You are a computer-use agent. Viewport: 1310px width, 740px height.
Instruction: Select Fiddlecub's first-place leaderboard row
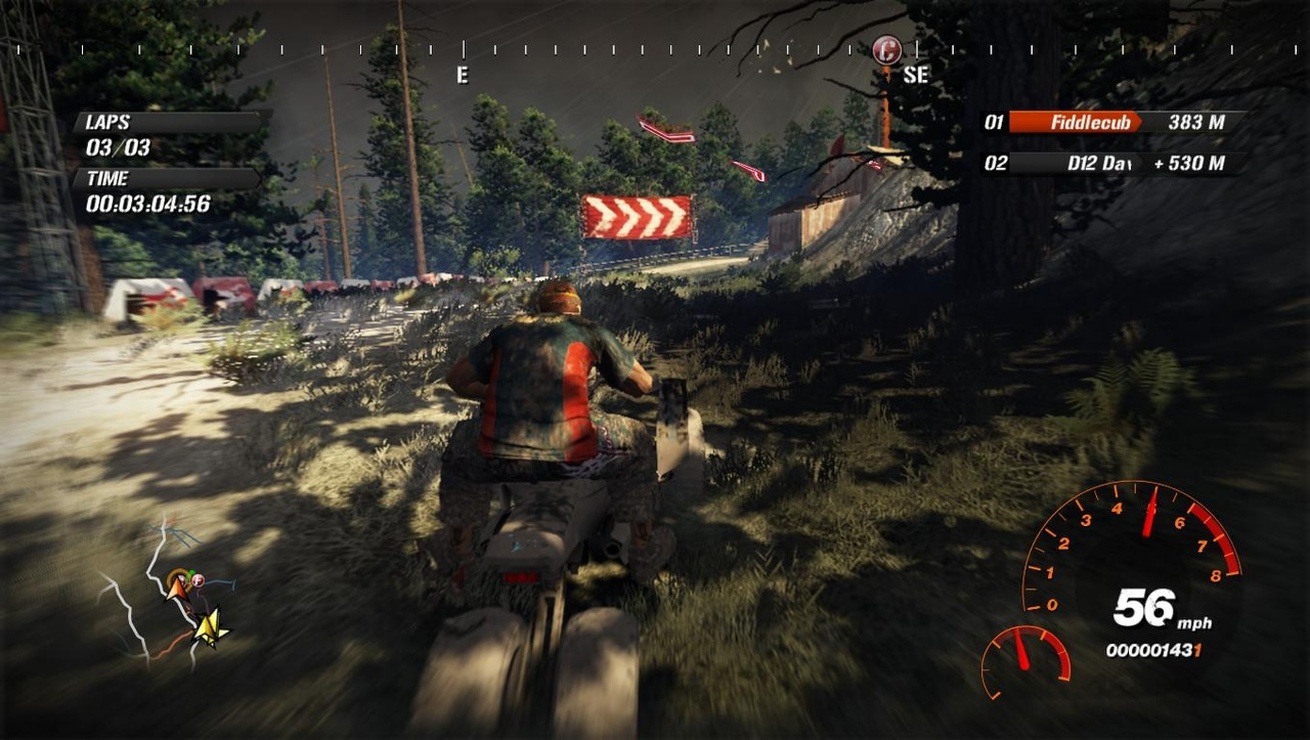(x=1115, y=123)
